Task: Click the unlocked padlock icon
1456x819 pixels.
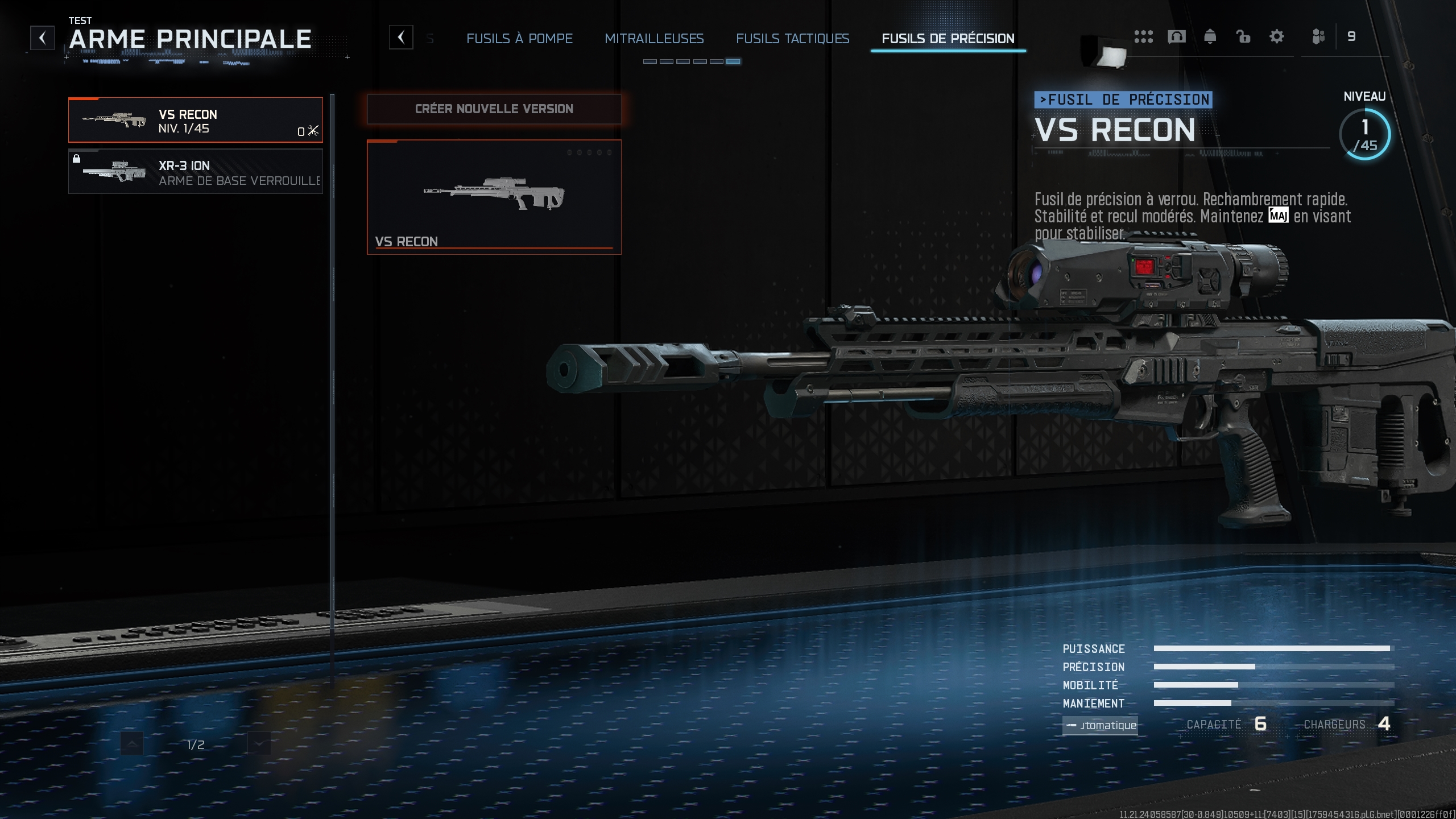Action: click(x=1243, y=36)
